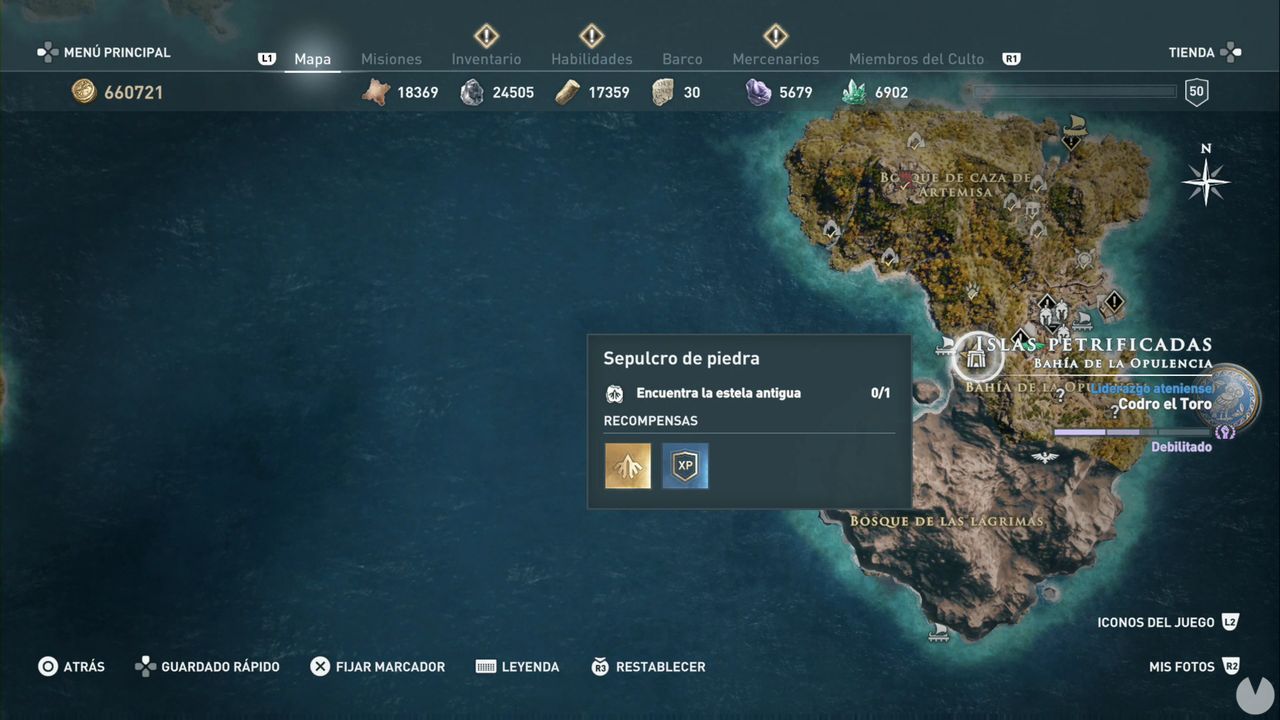The image size is (1280, 720).
Task: Open the Miembros del Culto menu
Action: coord(916,59)
